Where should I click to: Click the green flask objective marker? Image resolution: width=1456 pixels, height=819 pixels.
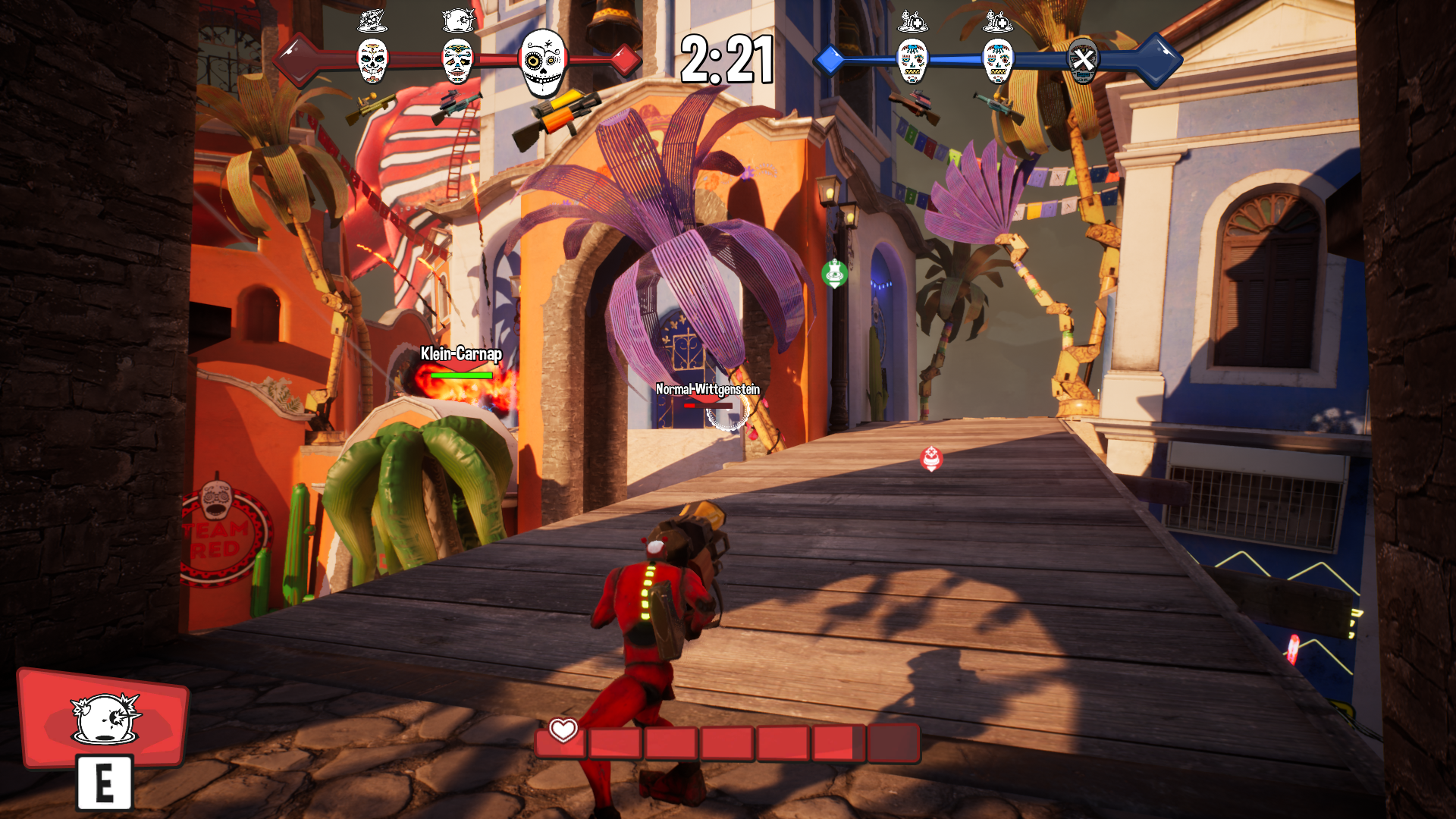pyautogui.click(x=834, y=273)
